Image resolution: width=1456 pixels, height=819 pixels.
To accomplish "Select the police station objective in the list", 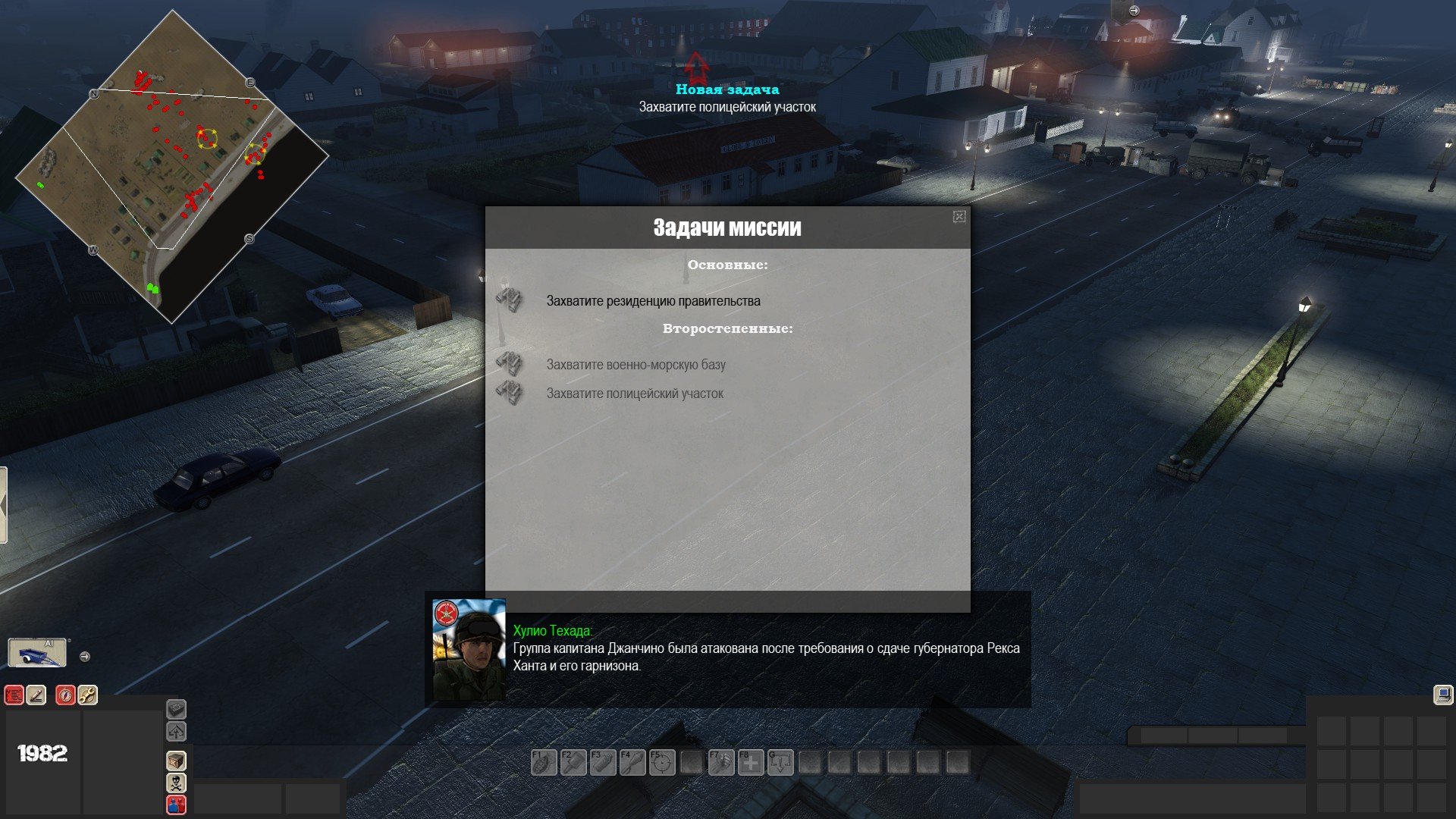I will (635, 394).
